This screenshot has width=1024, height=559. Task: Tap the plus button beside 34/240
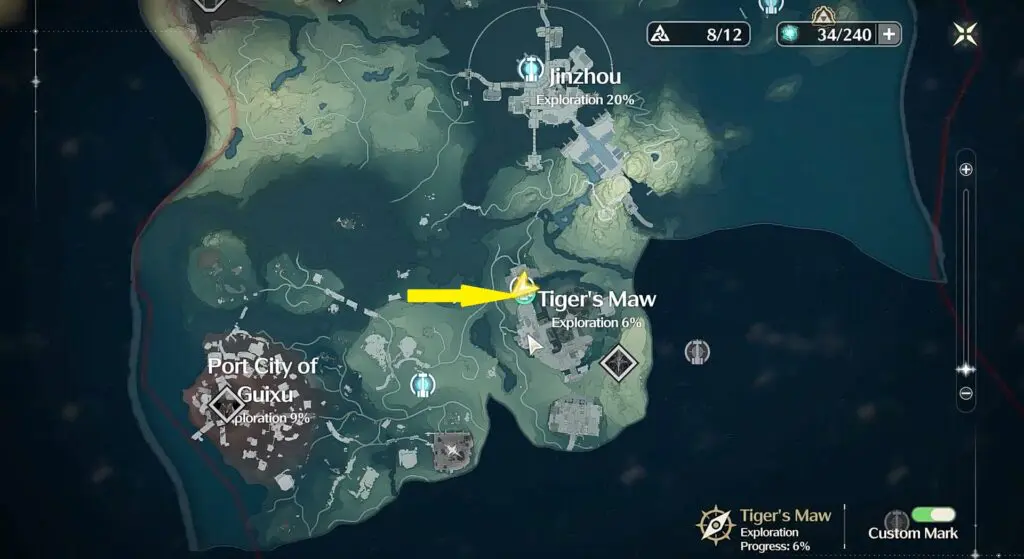click(x=888, y=35)
